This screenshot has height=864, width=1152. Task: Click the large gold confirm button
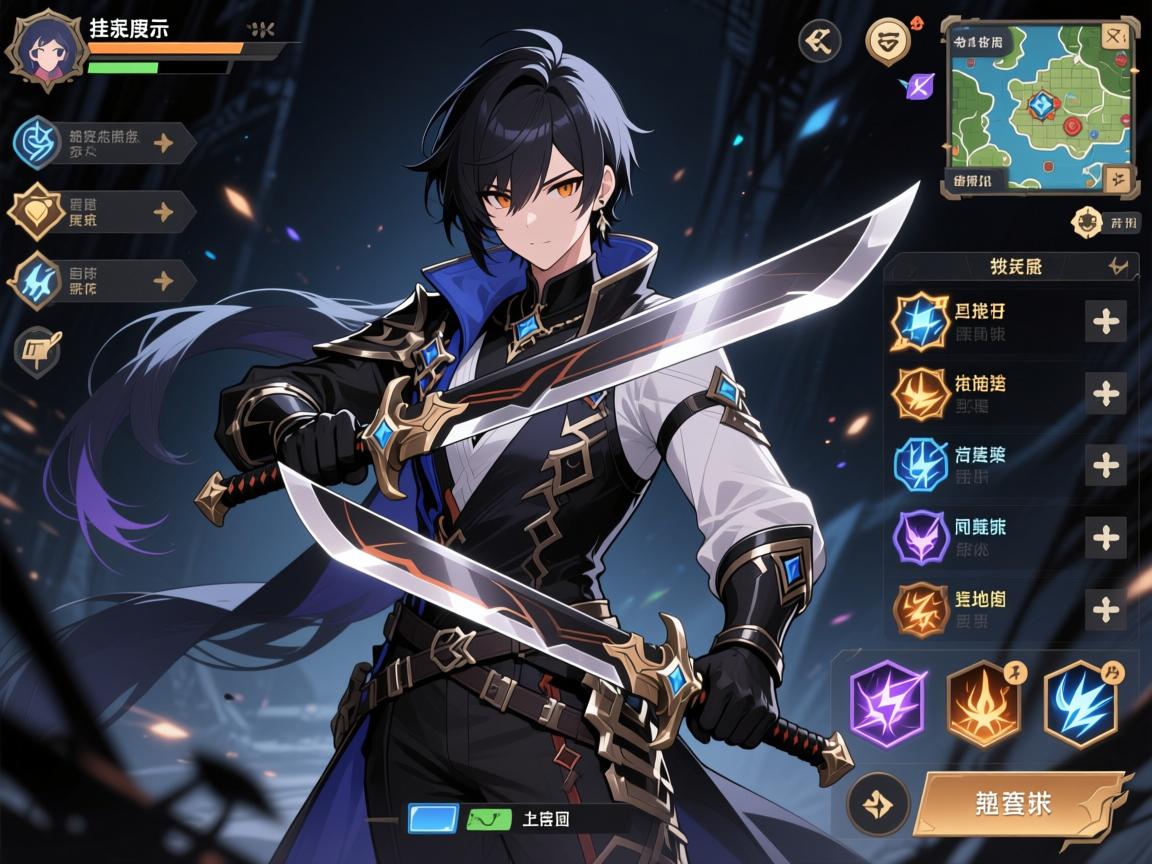1020,803
